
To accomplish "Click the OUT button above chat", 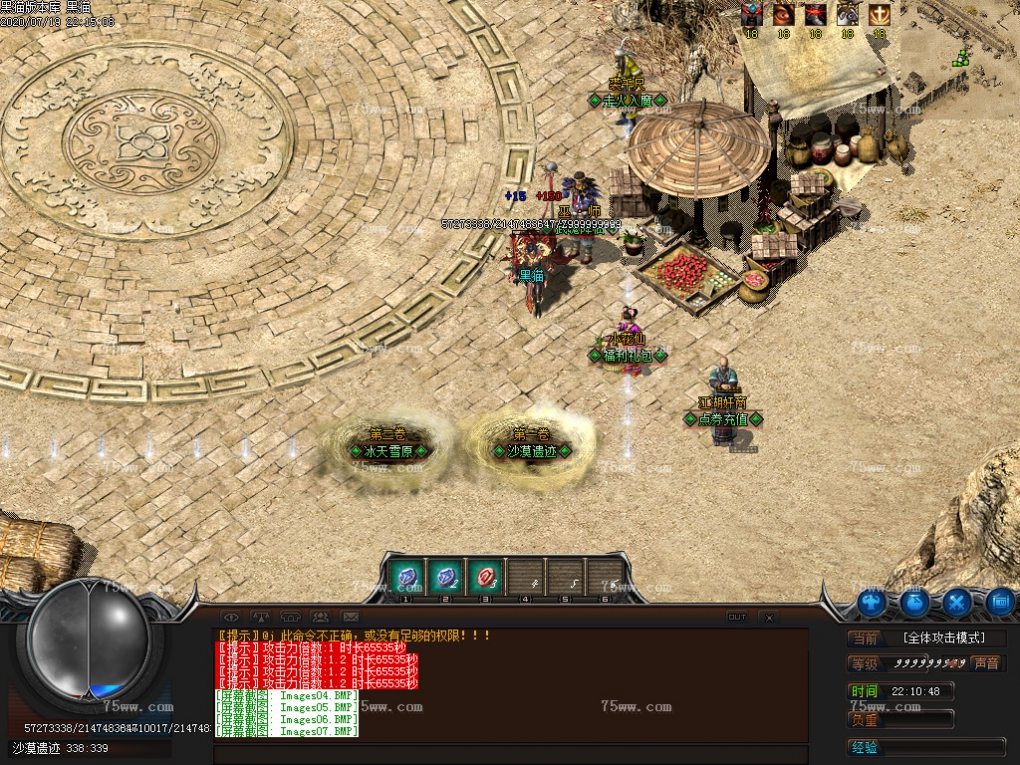I will click(737, 617).
